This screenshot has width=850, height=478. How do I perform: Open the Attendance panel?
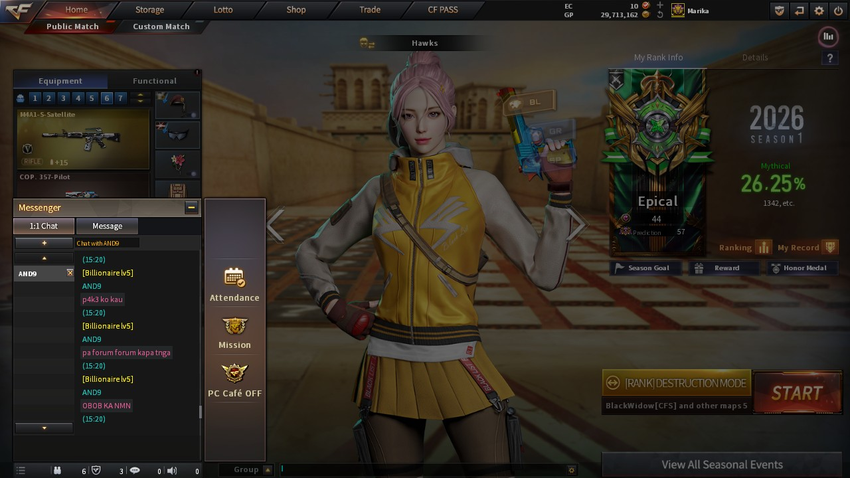[x=234, y=284]
